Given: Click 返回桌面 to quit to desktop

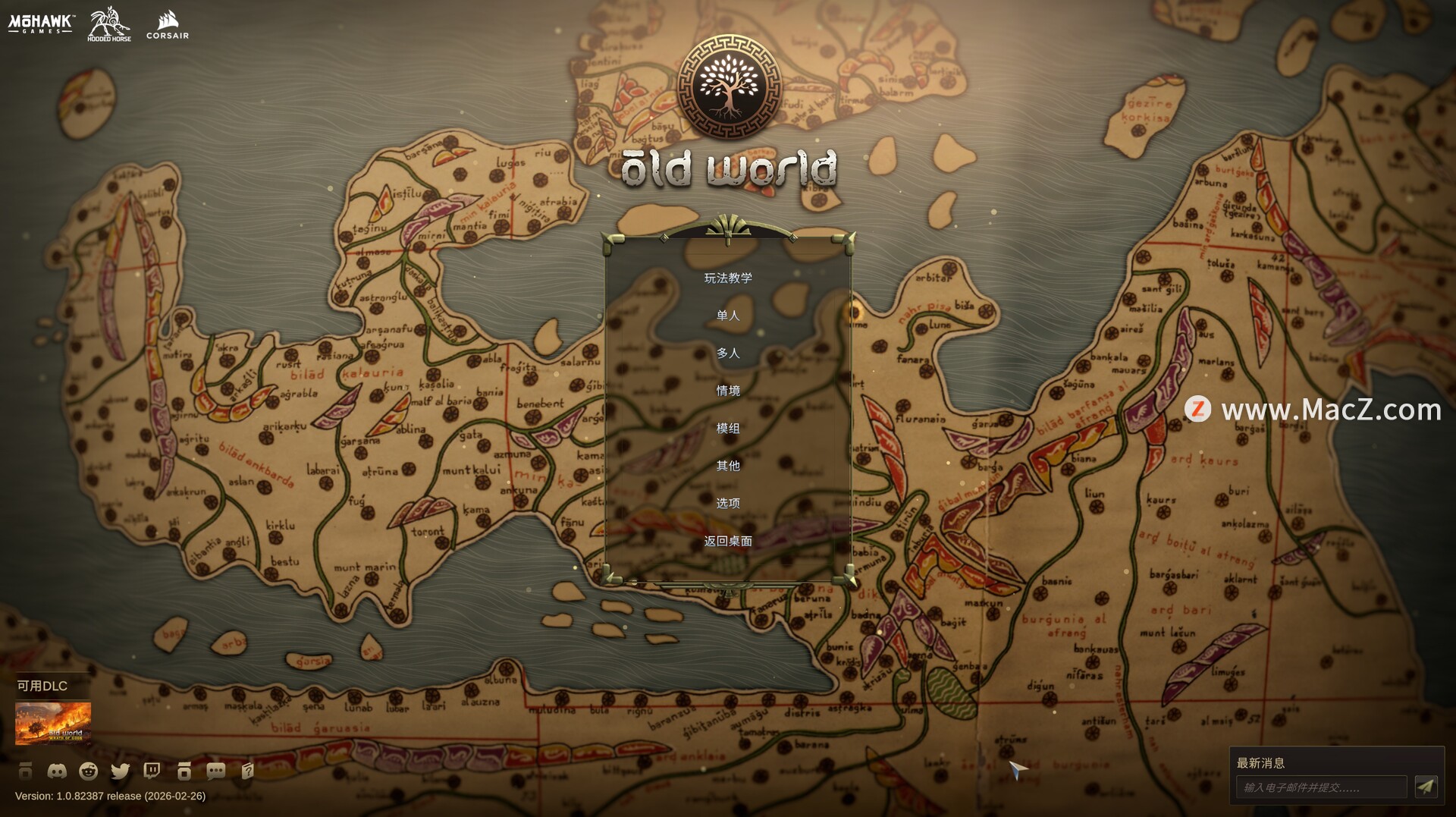Looking at the screenshot, I should (728, 541).
